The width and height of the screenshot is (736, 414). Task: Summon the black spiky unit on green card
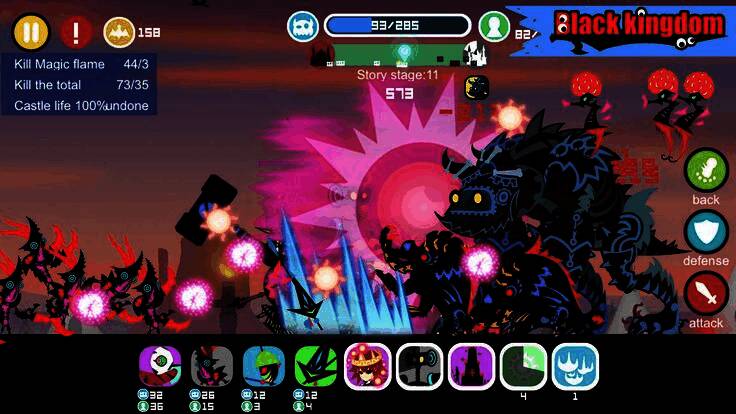coord(314,367)
